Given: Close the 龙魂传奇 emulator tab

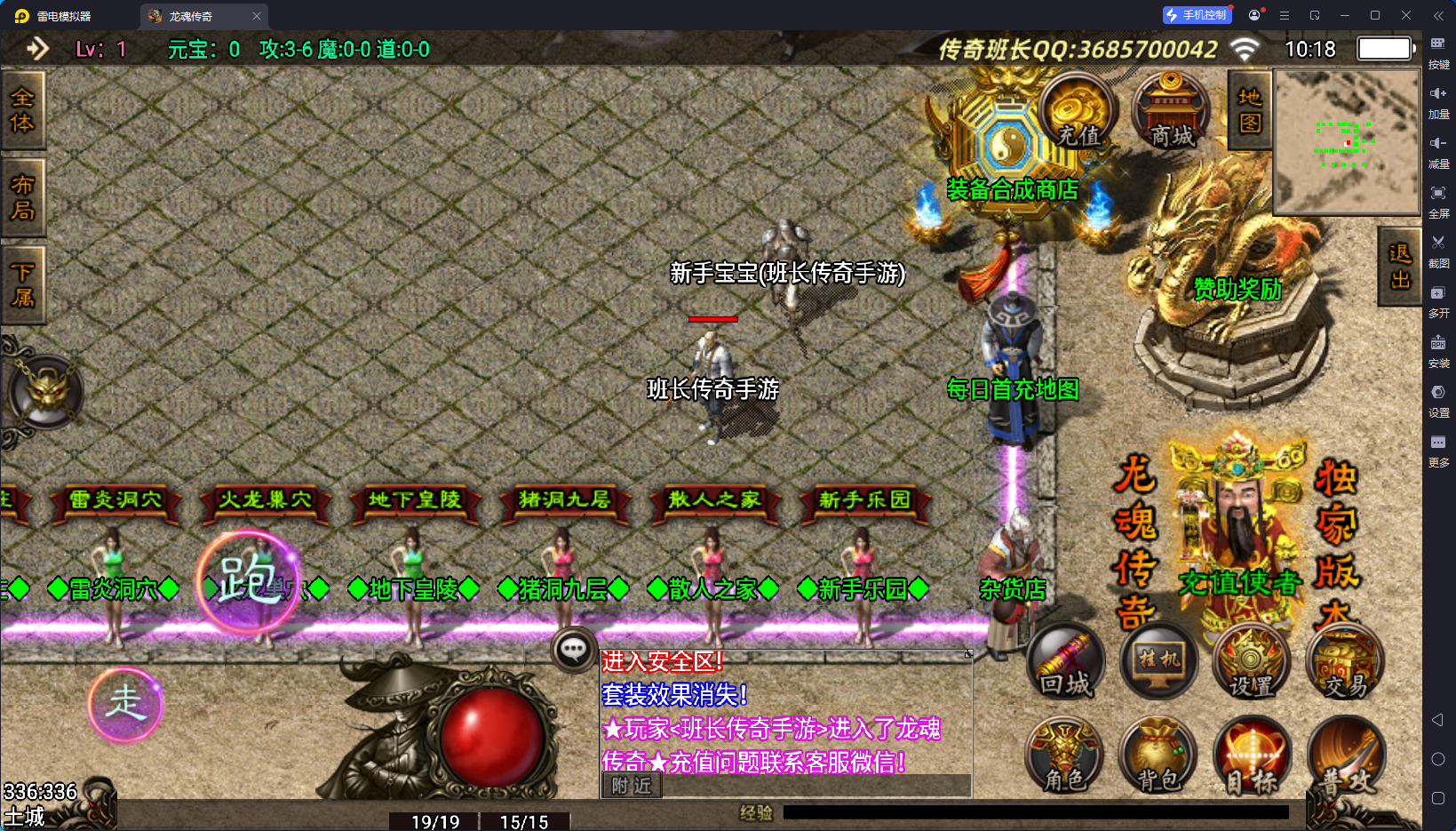Looking at the screenshot, I should (x=257, y=16).
